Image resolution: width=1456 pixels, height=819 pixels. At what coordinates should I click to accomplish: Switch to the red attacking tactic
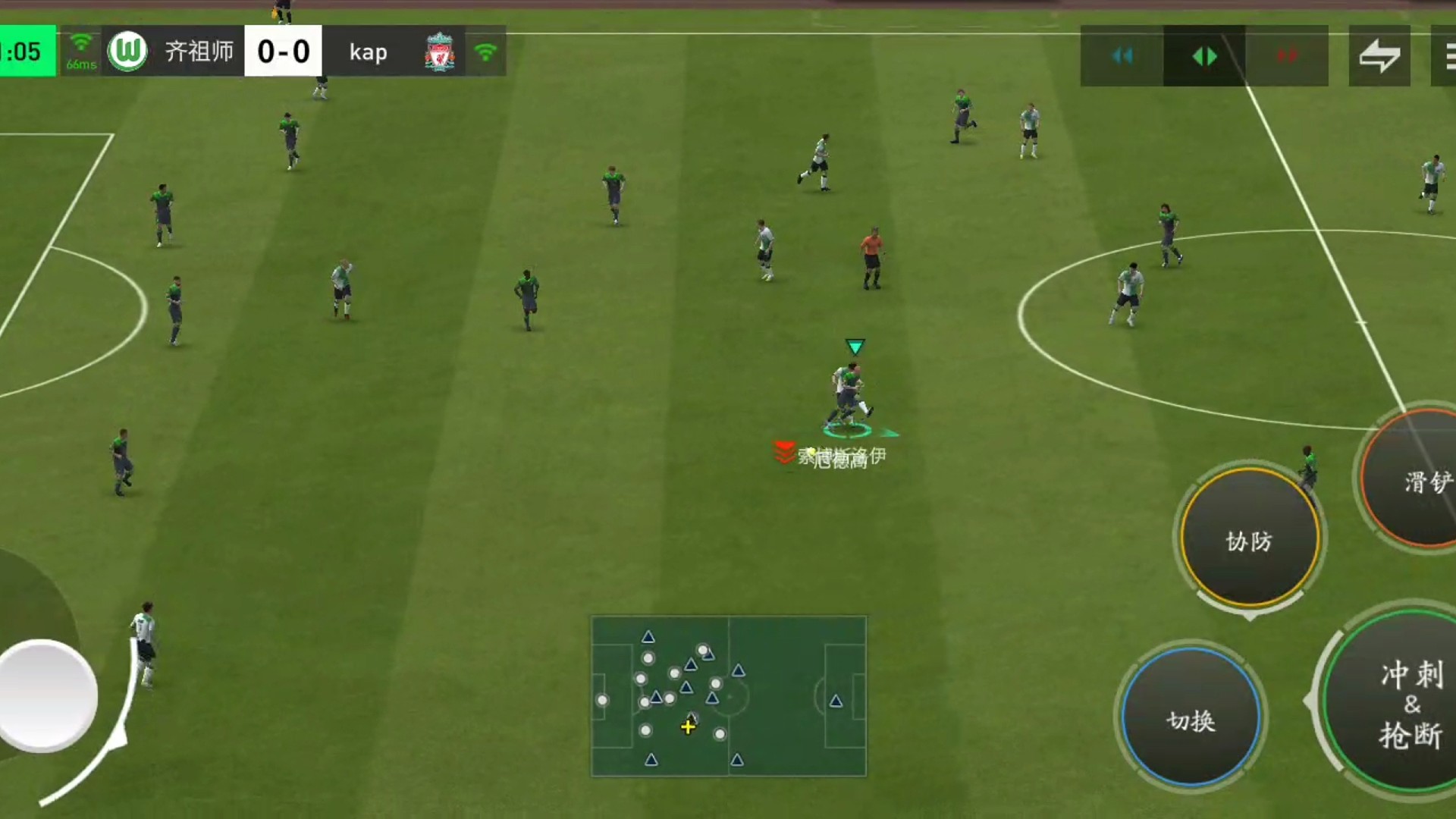coord(1287,55)
